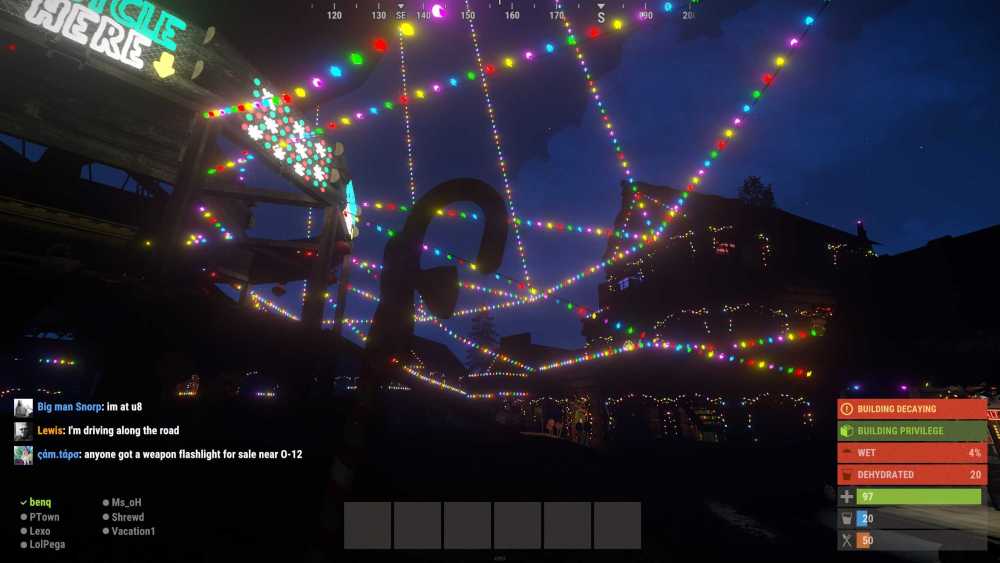This screenshot has width=1000, height=563.
Task: Choose Shrewd in the team list
Action: [128, 517]
